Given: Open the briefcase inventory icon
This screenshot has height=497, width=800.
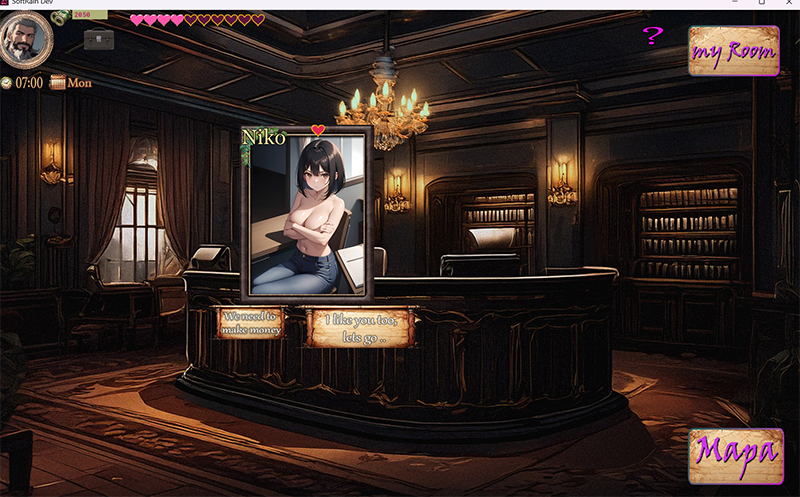Looking at the screenshot, I should tap(98, 39).
